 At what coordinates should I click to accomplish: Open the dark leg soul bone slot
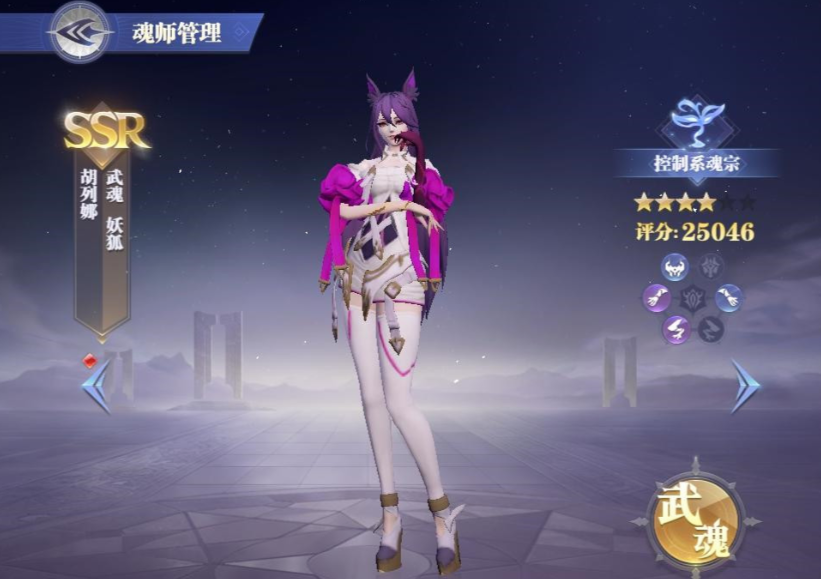710,328
